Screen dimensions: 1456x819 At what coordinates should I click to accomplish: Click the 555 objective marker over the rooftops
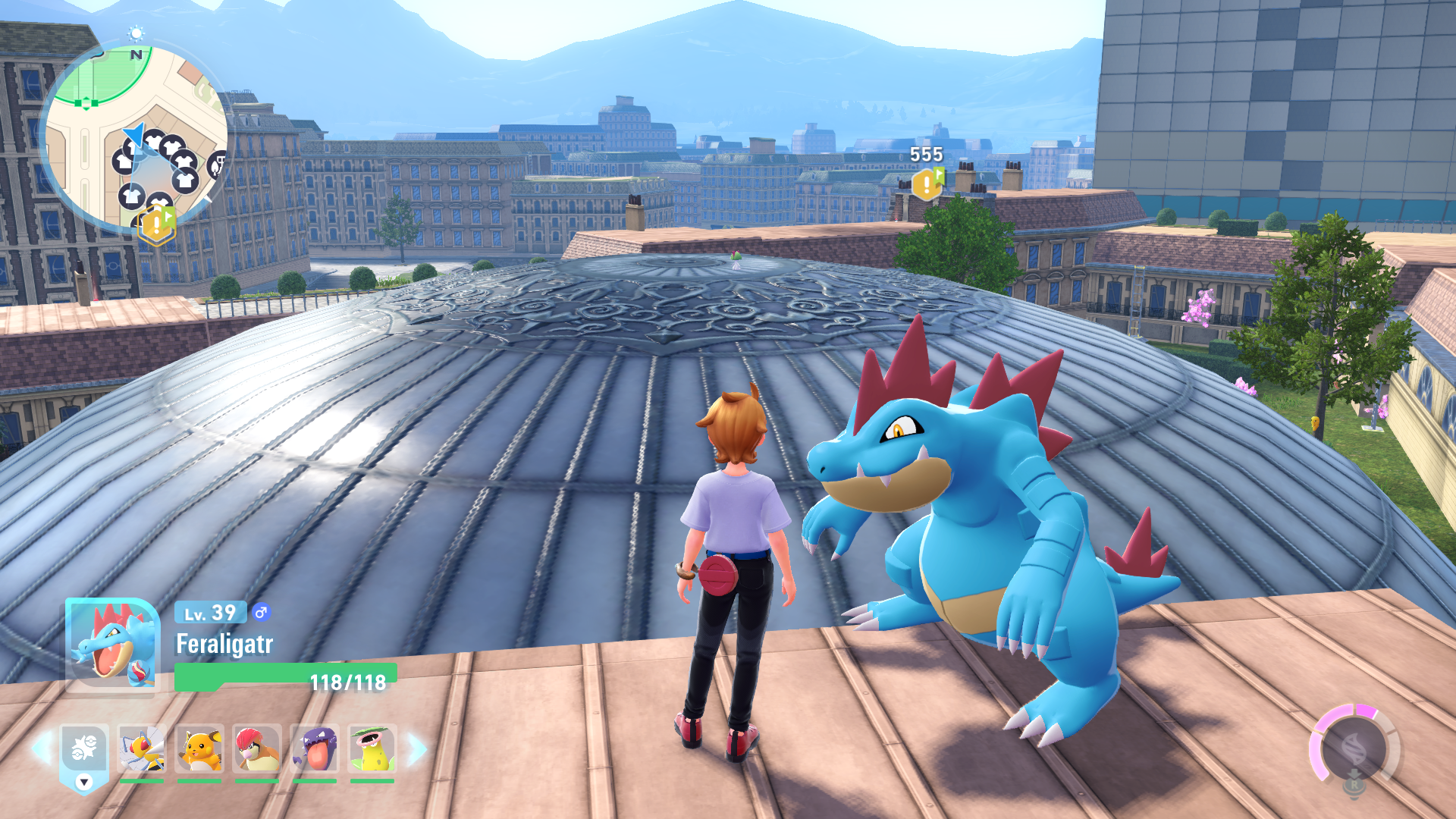click(927, 184)
